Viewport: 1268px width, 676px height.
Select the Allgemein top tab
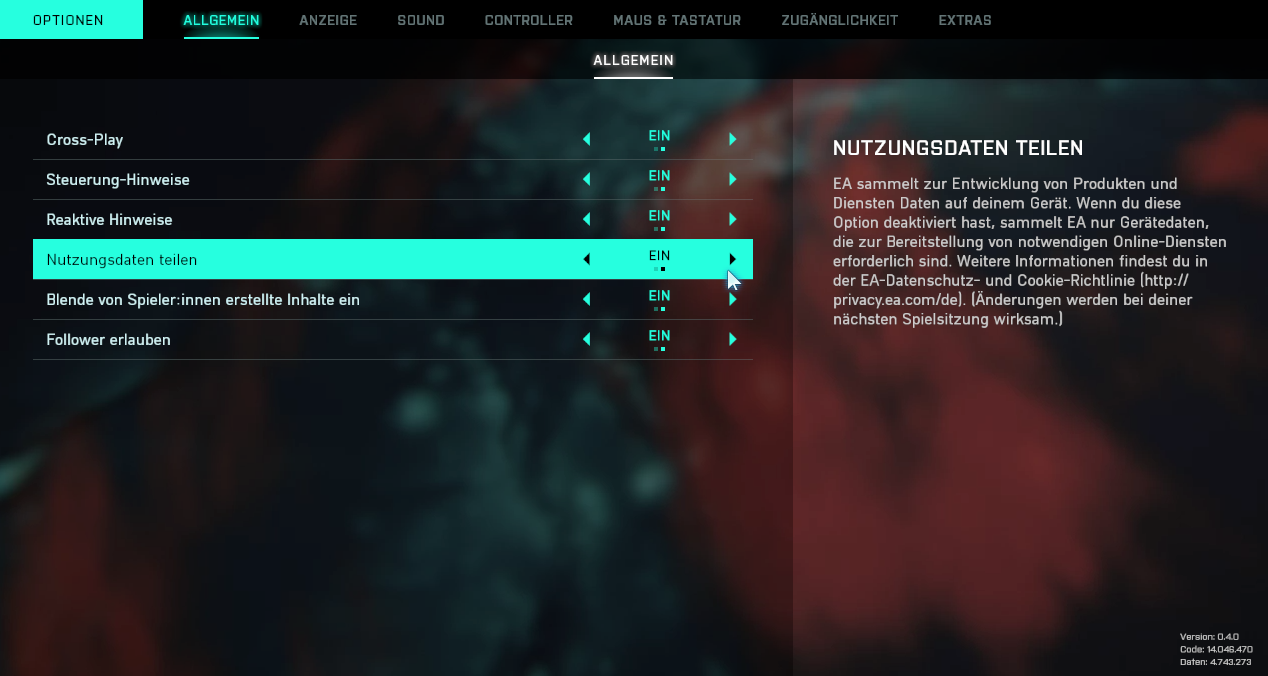point(221,20)
